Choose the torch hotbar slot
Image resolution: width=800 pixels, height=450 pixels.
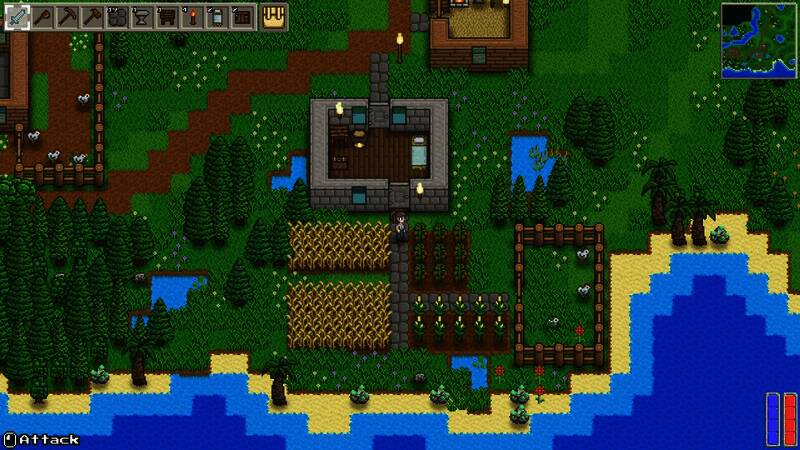(191, 17)
